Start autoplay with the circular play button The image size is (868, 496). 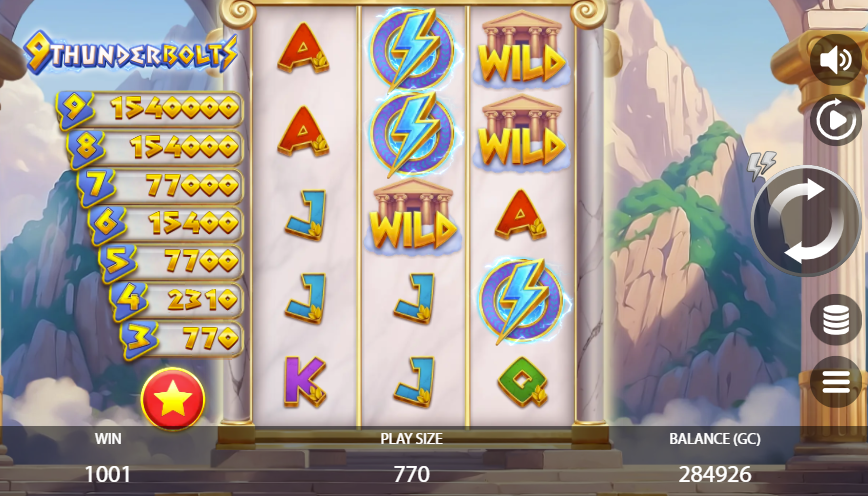point(835,121)
